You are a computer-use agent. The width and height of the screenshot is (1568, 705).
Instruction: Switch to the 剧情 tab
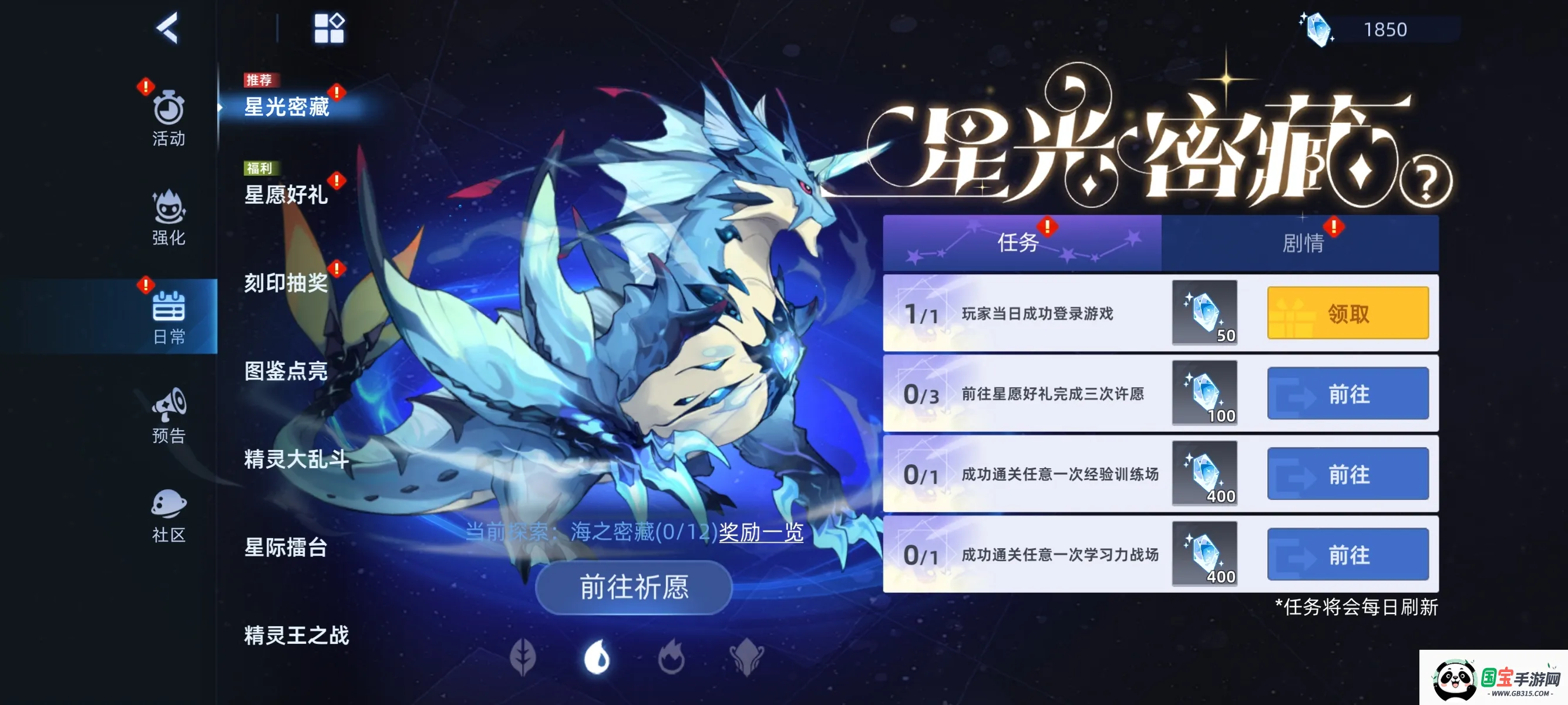pyautogui.click(x=1304, y=244)
